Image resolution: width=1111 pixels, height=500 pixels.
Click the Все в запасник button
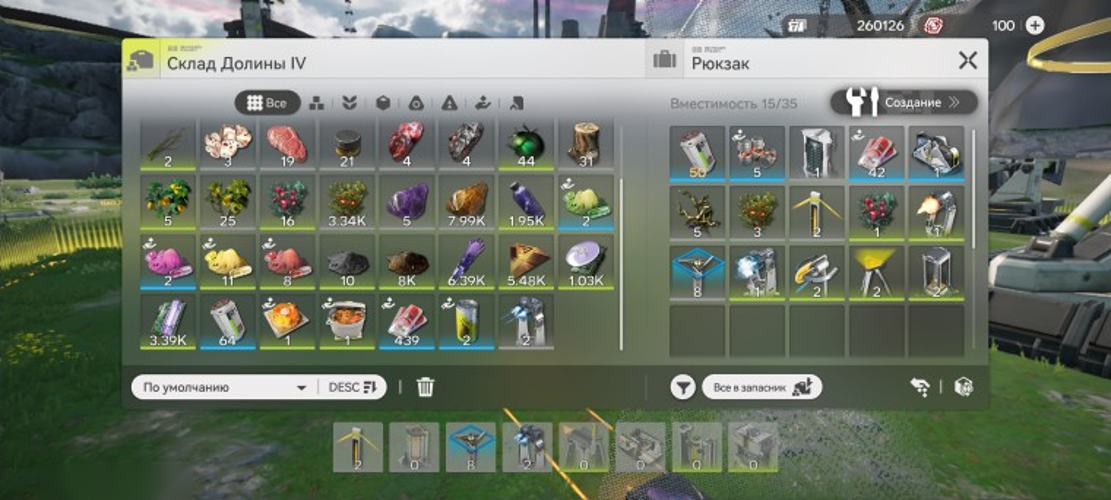pyautogui.click(x=761, y=387)
